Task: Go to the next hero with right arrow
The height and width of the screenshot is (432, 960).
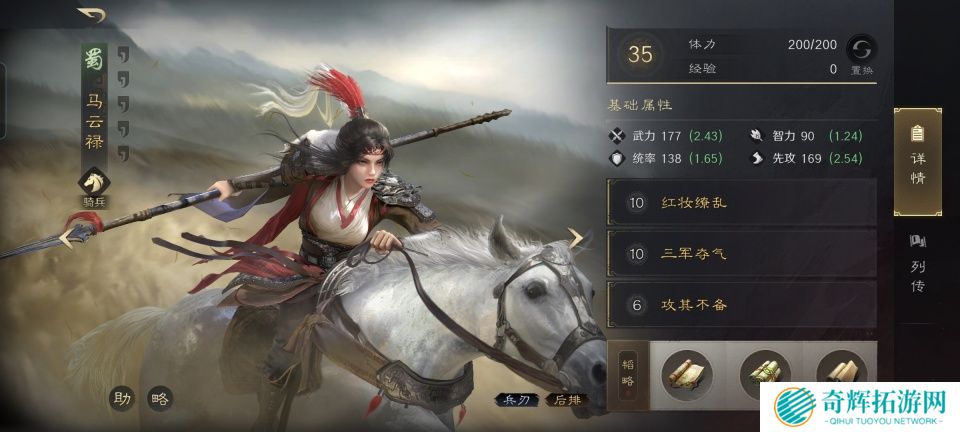Action: (576, 237)
